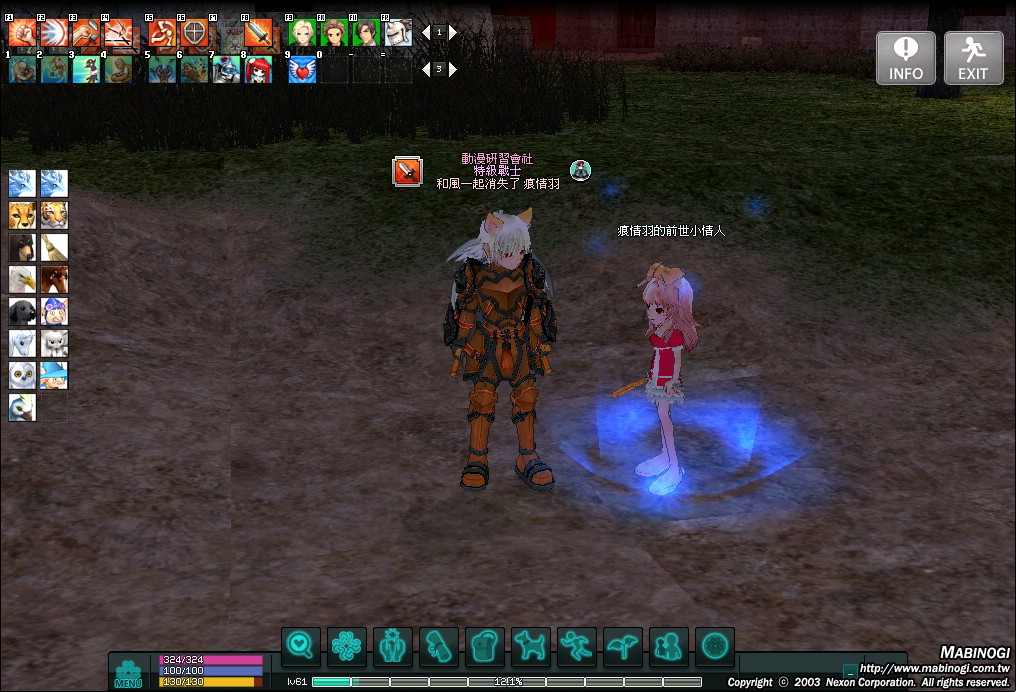Summon the bald eagle pet

[22, 279]
